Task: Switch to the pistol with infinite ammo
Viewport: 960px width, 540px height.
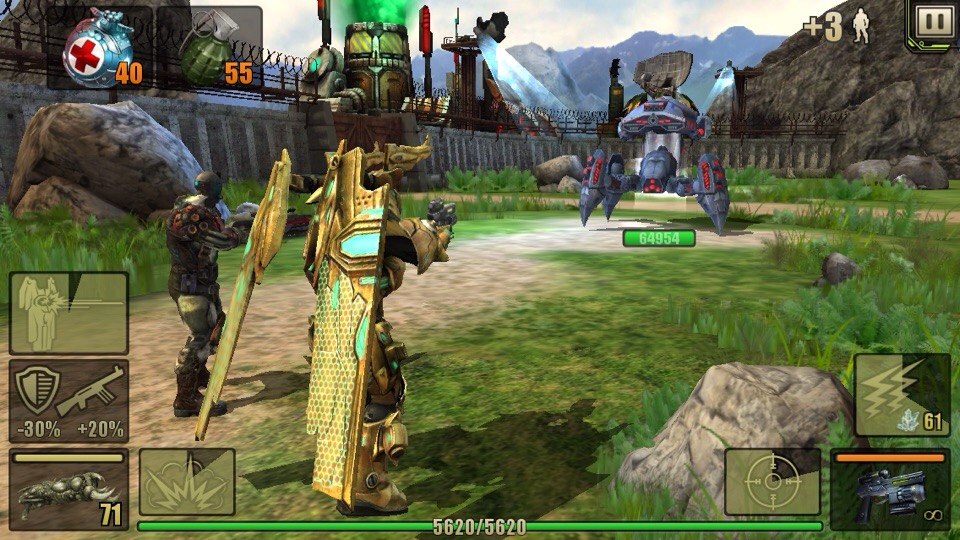Action: (x=890, y=489)
